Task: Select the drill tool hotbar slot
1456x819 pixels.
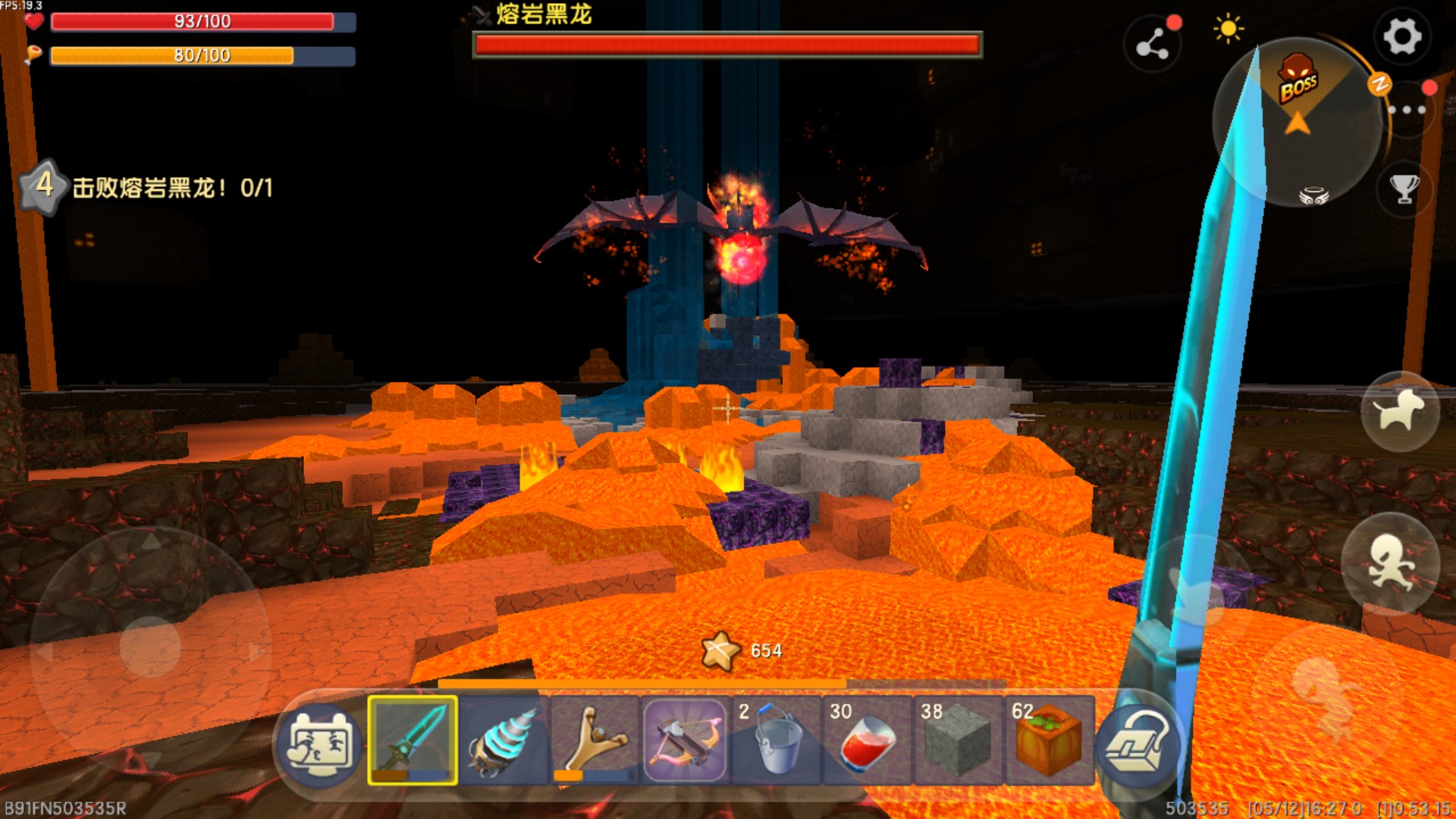Action: tap(504, 740)
